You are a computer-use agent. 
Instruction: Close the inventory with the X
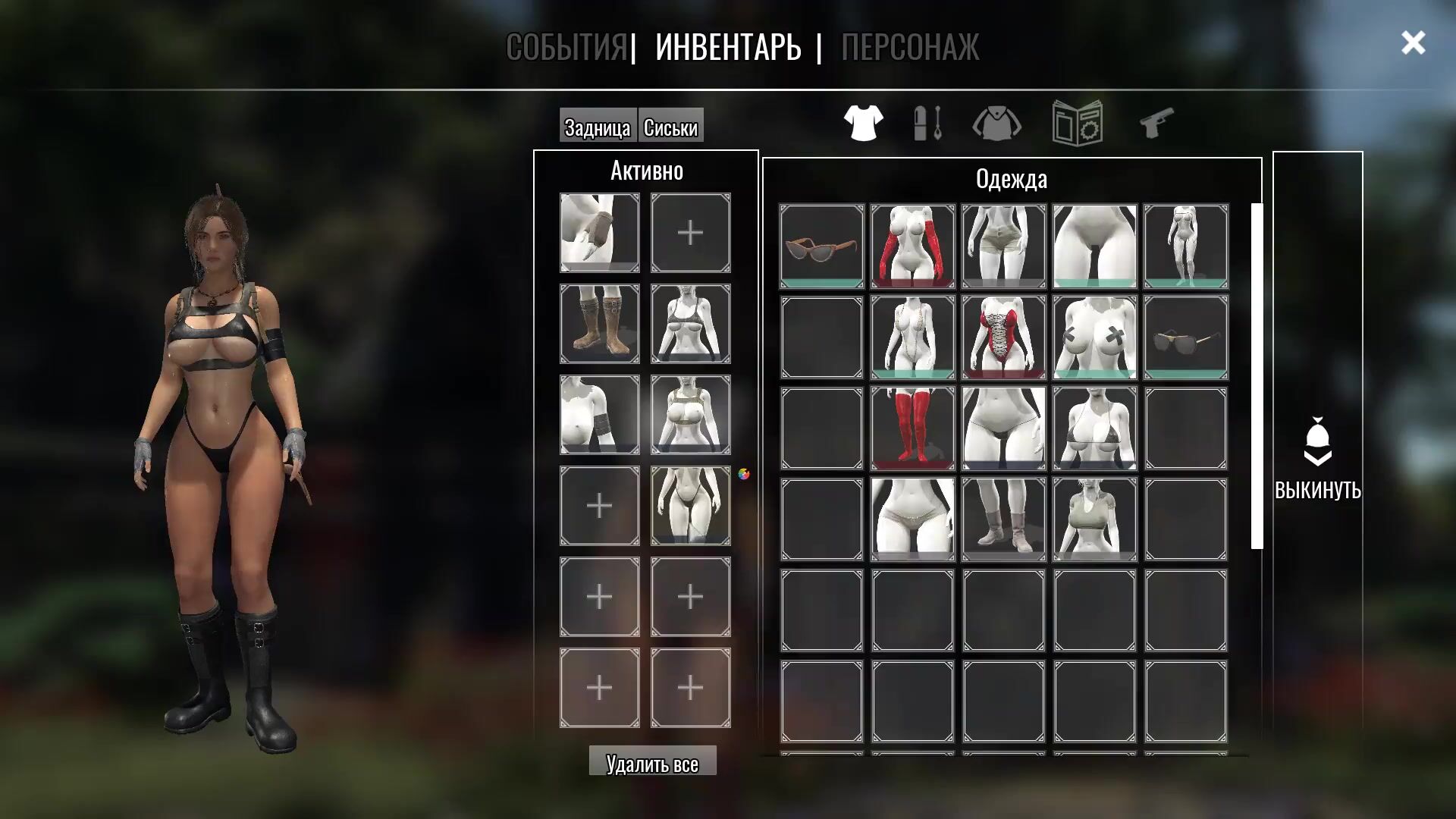[1413, 43]
